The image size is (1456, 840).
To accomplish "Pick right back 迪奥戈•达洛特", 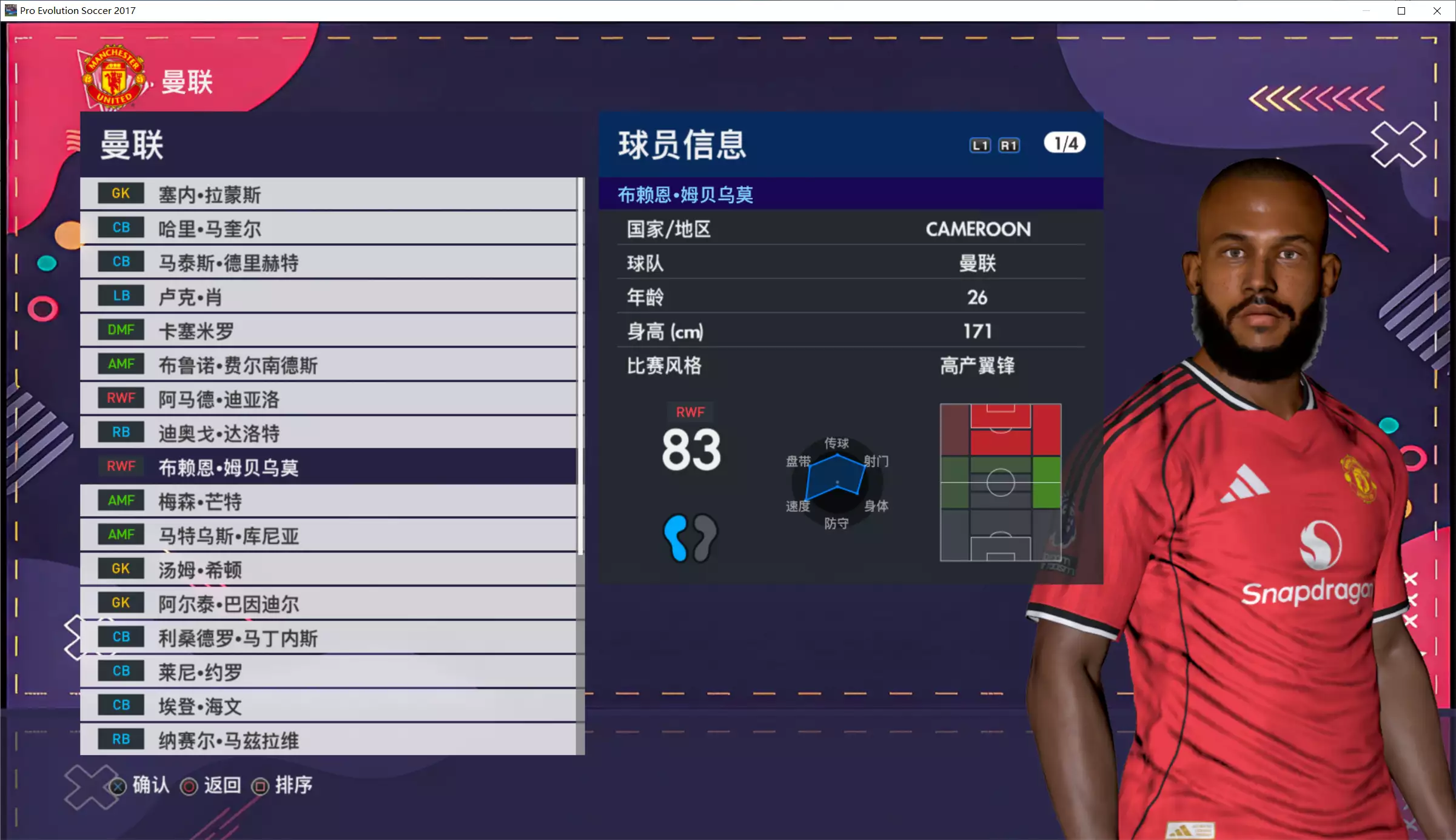I will (327, 433).
